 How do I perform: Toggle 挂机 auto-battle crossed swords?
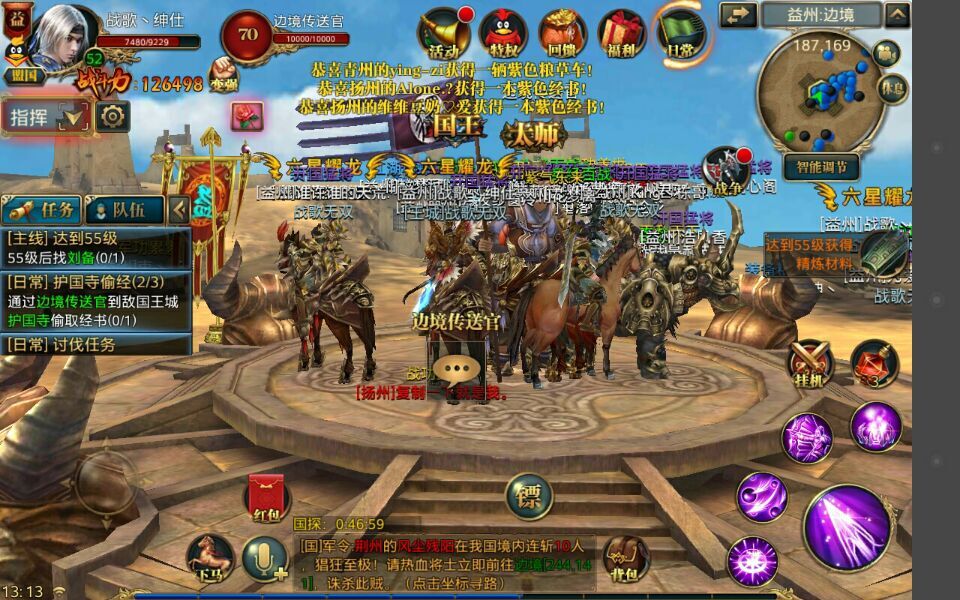click(811, 362)
